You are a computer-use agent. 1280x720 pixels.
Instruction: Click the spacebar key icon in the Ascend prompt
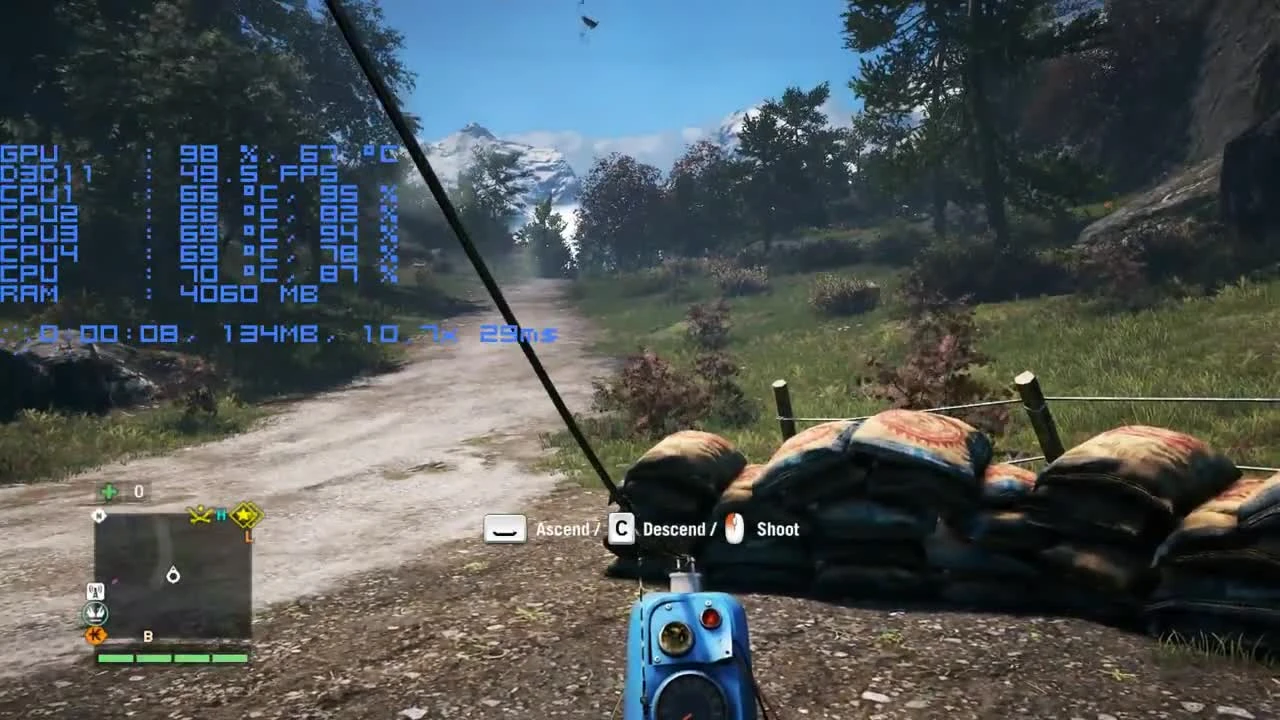504,529
